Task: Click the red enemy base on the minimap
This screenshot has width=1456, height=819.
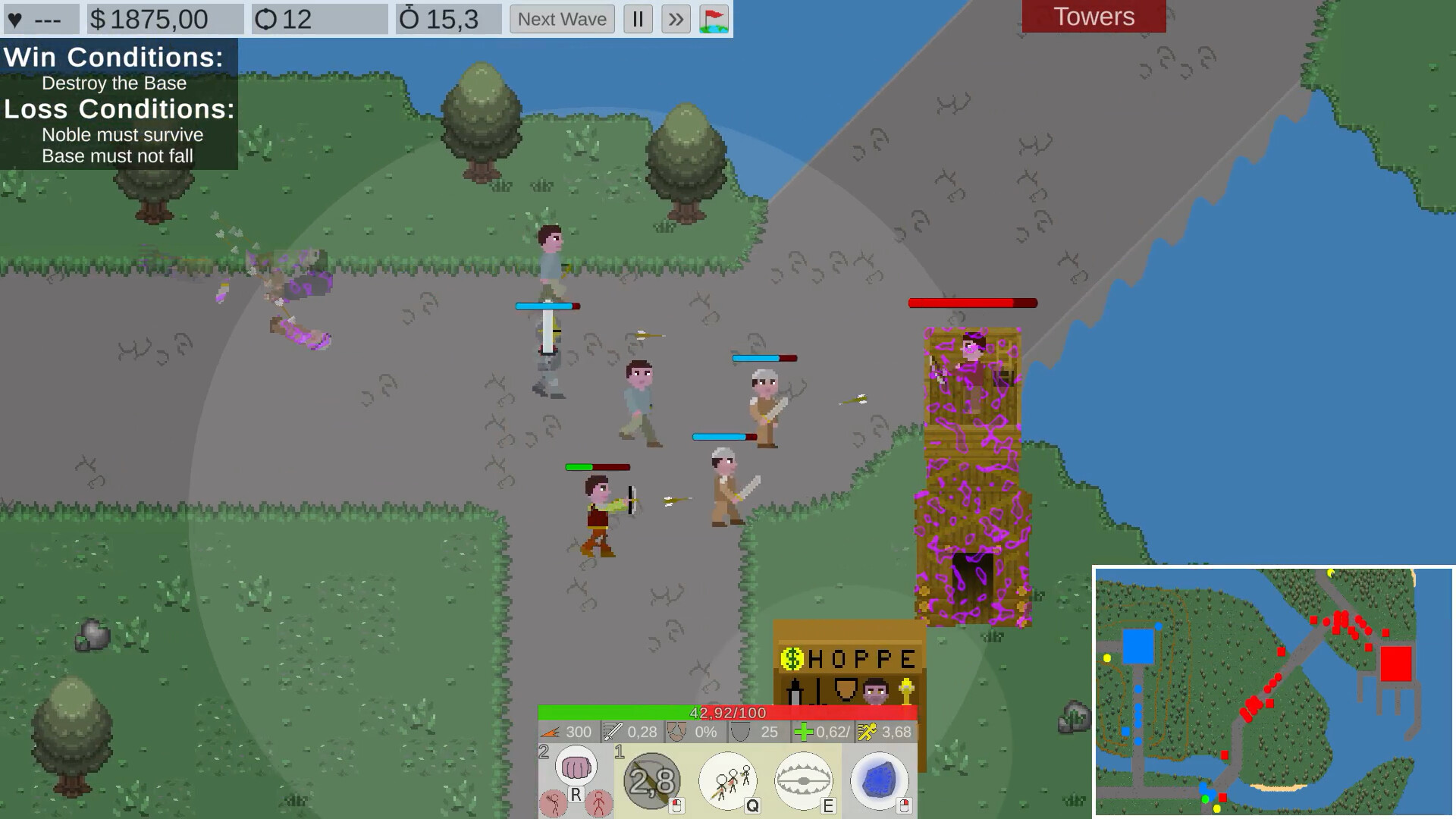Action: 1395,664
